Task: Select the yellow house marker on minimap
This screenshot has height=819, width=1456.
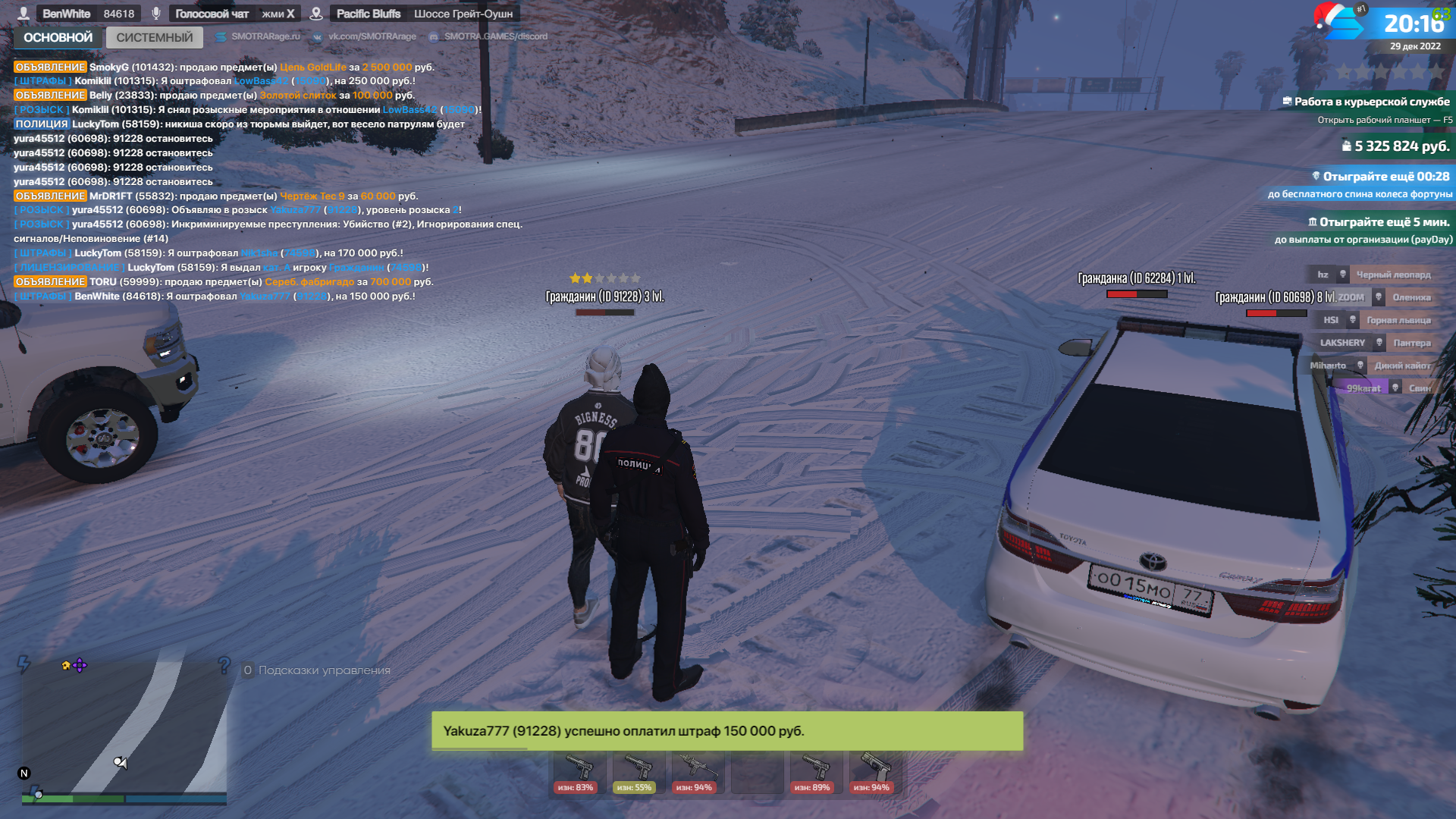Action: point(66,665)
